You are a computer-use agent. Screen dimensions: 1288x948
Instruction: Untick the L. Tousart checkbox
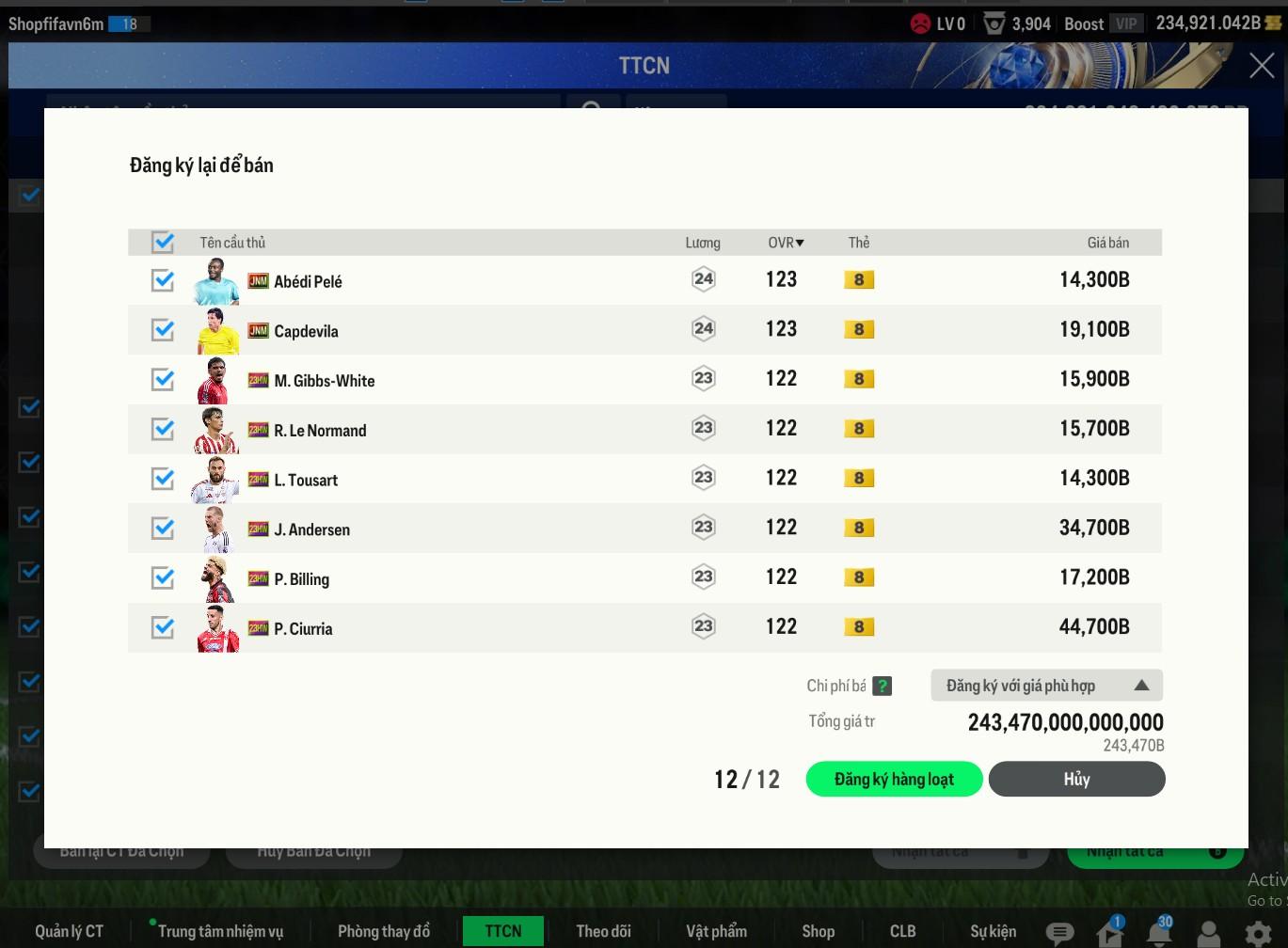(x=163, y=479)
